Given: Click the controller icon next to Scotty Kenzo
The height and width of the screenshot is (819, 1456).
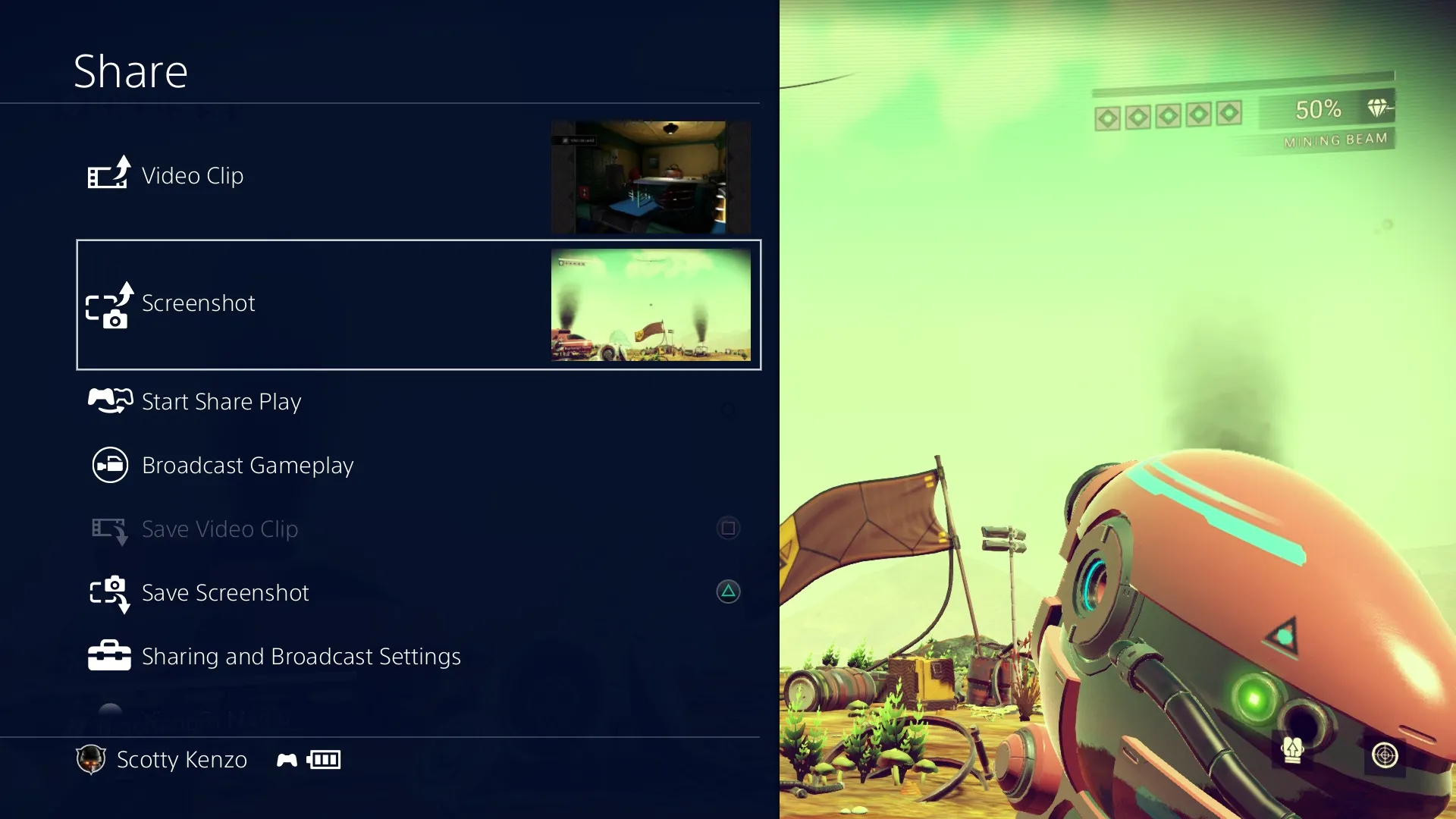Looking at the screenshot, I should coord(287,759).
